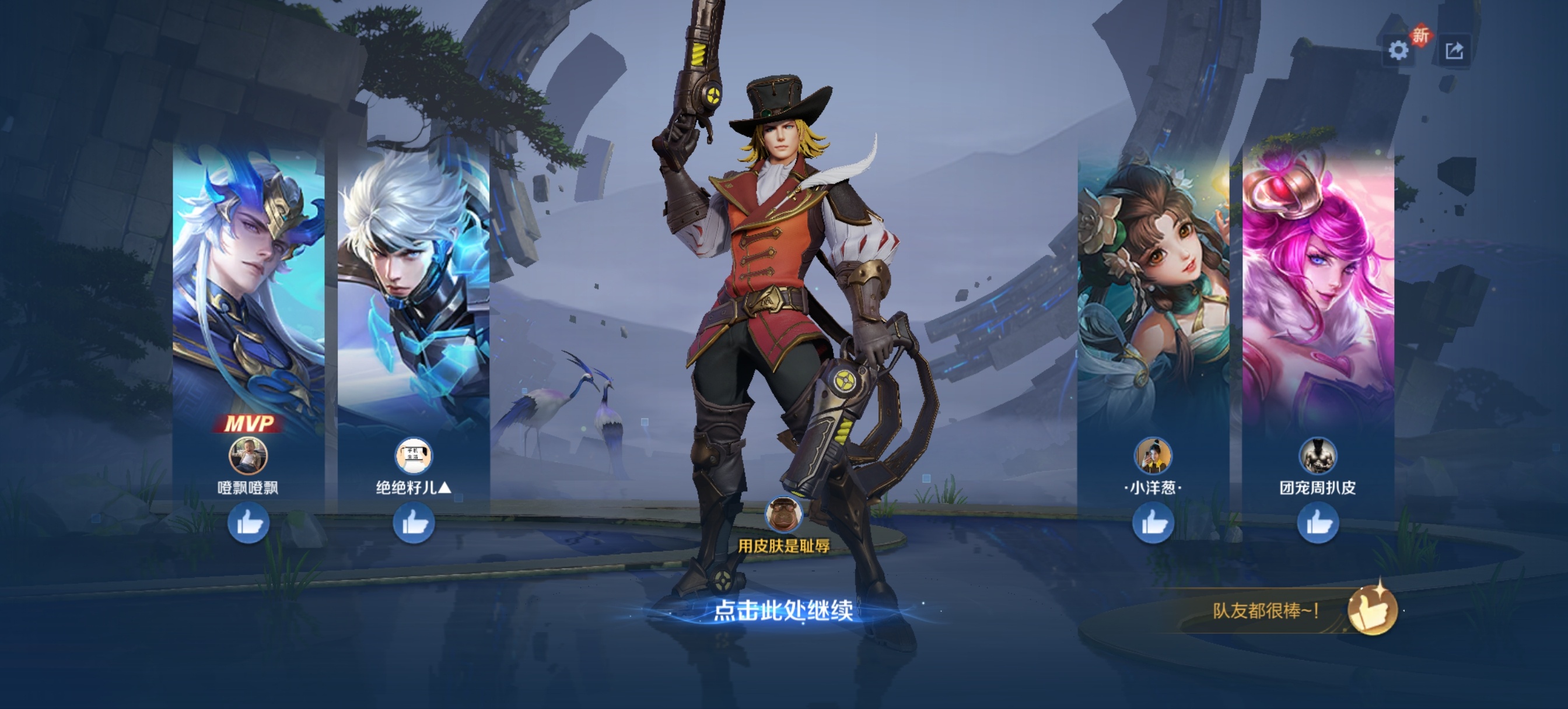Open the gear settings icon

tap(1398, 51)
